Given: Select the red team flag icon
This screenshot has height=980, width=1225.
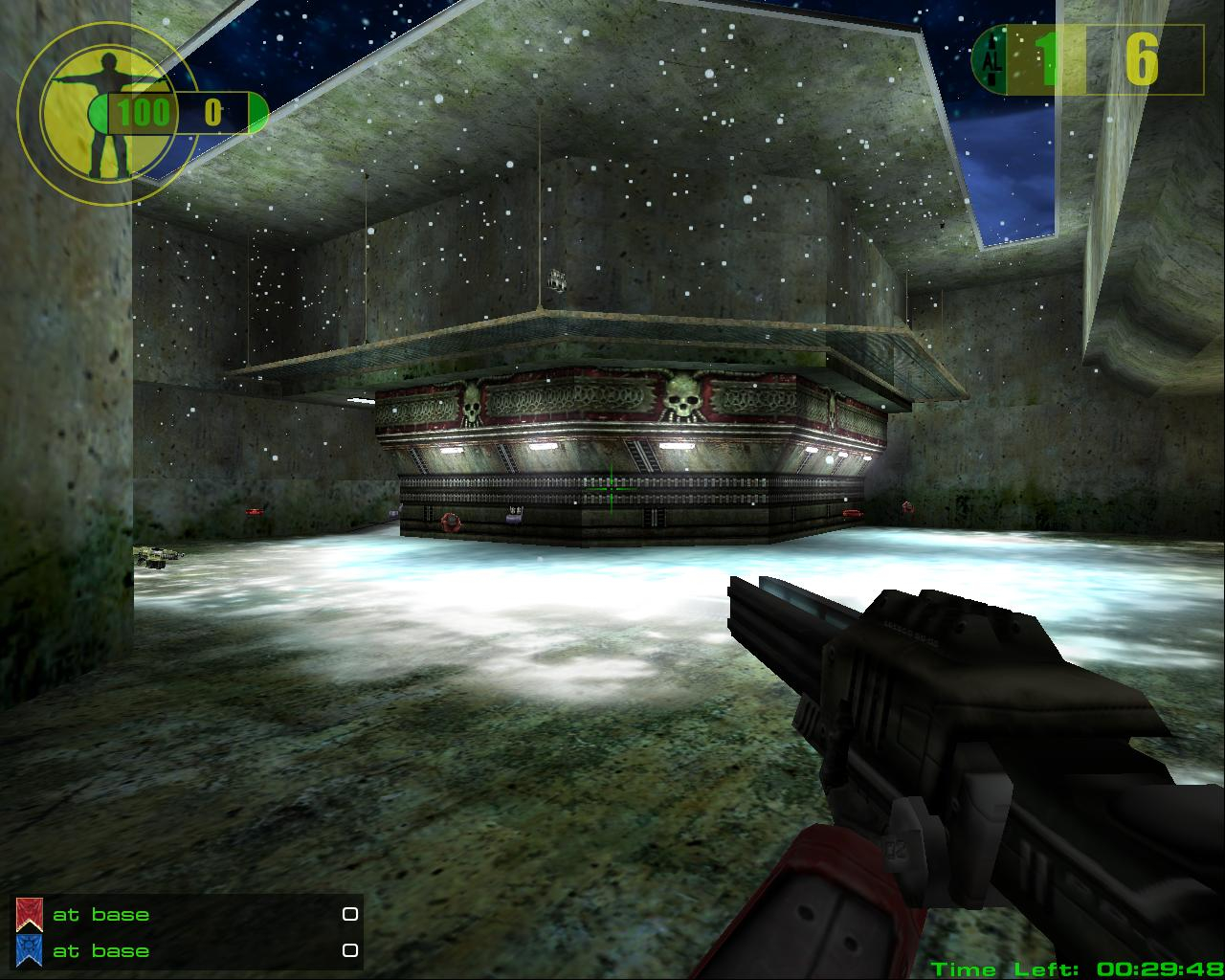Looking at the screenshot, I should pos(29,915).
